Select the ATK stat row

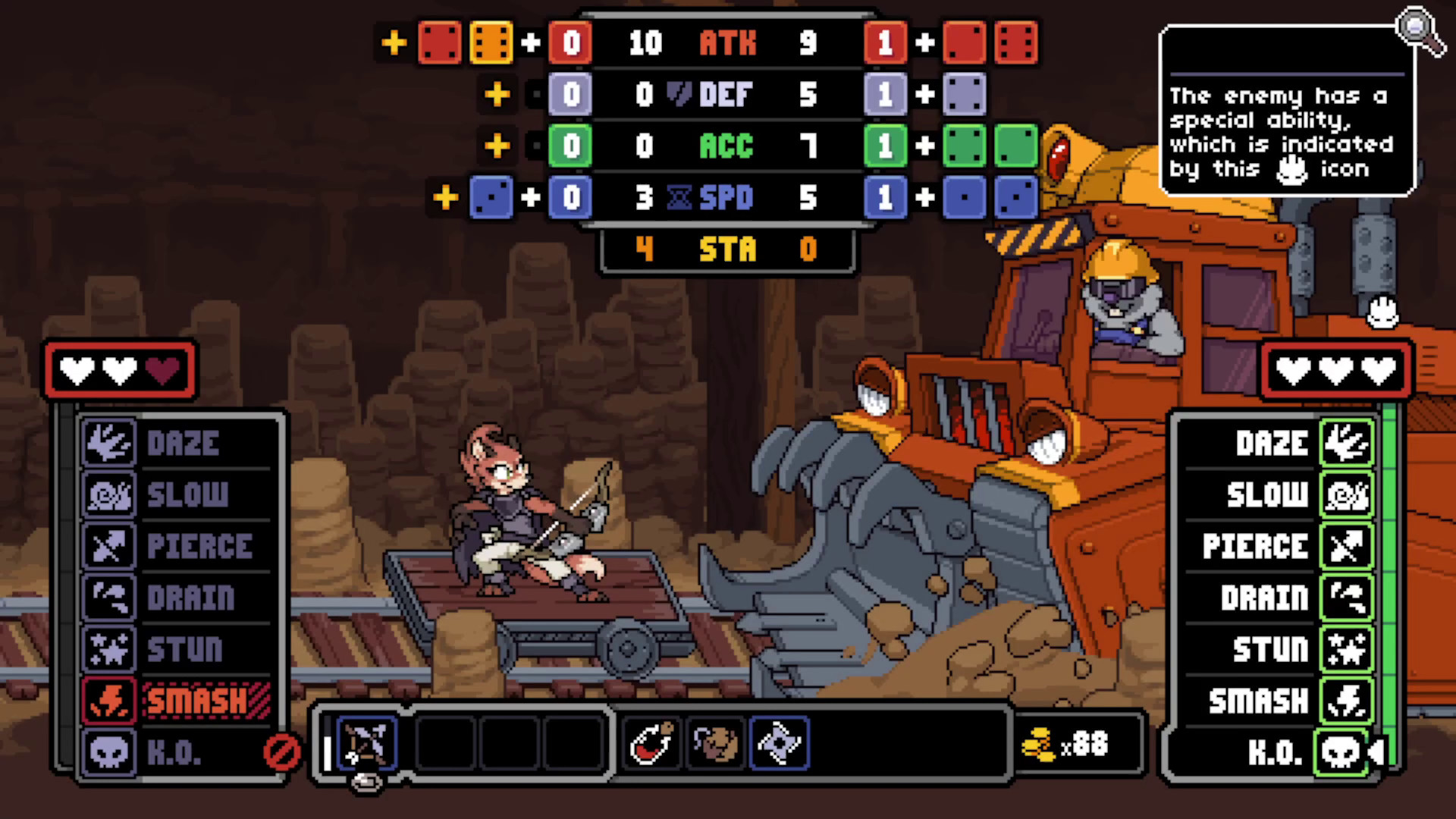[726, 43]
